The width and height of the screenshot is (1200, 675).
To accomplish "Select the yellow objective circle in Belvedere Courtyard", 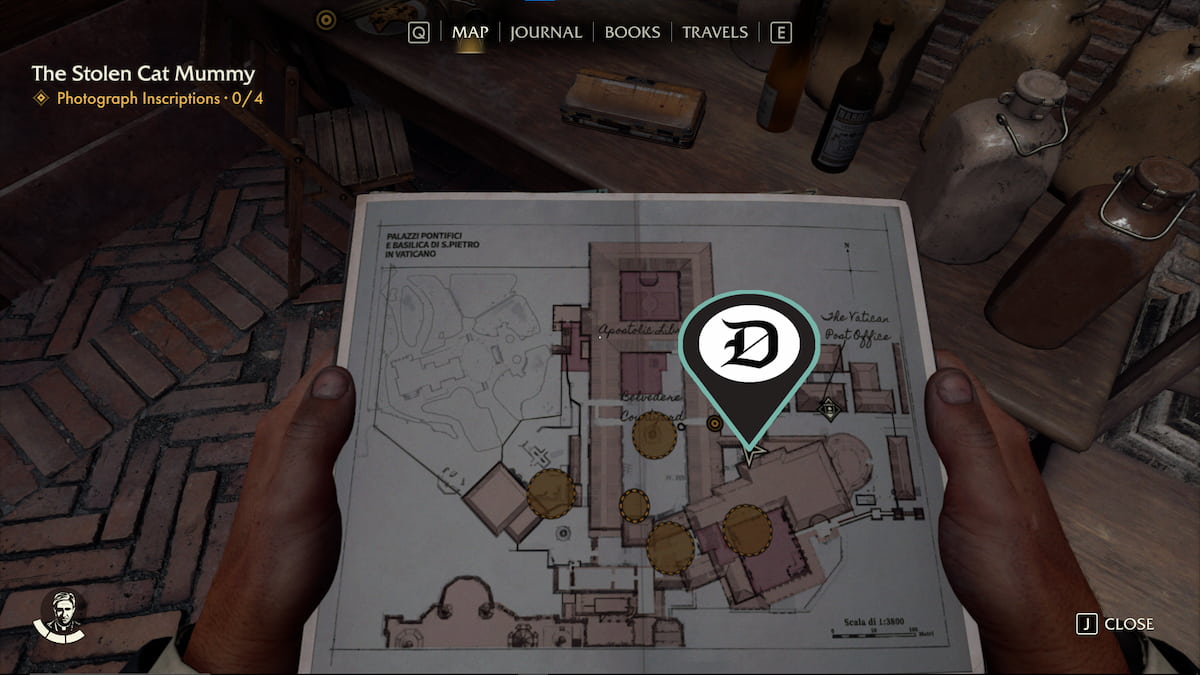I will [654, 436].
